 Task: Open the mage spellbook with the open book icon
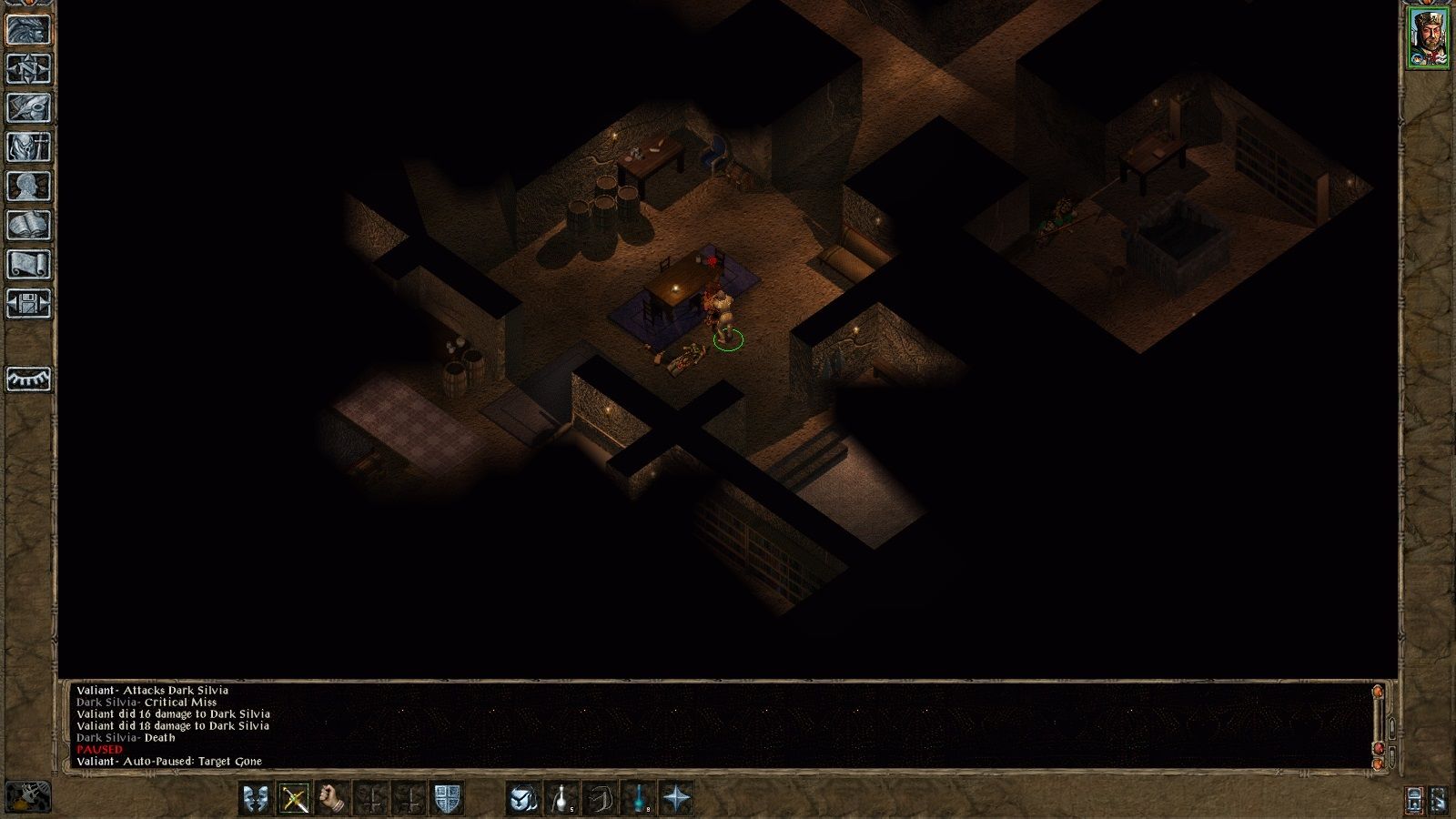point(28,226)
